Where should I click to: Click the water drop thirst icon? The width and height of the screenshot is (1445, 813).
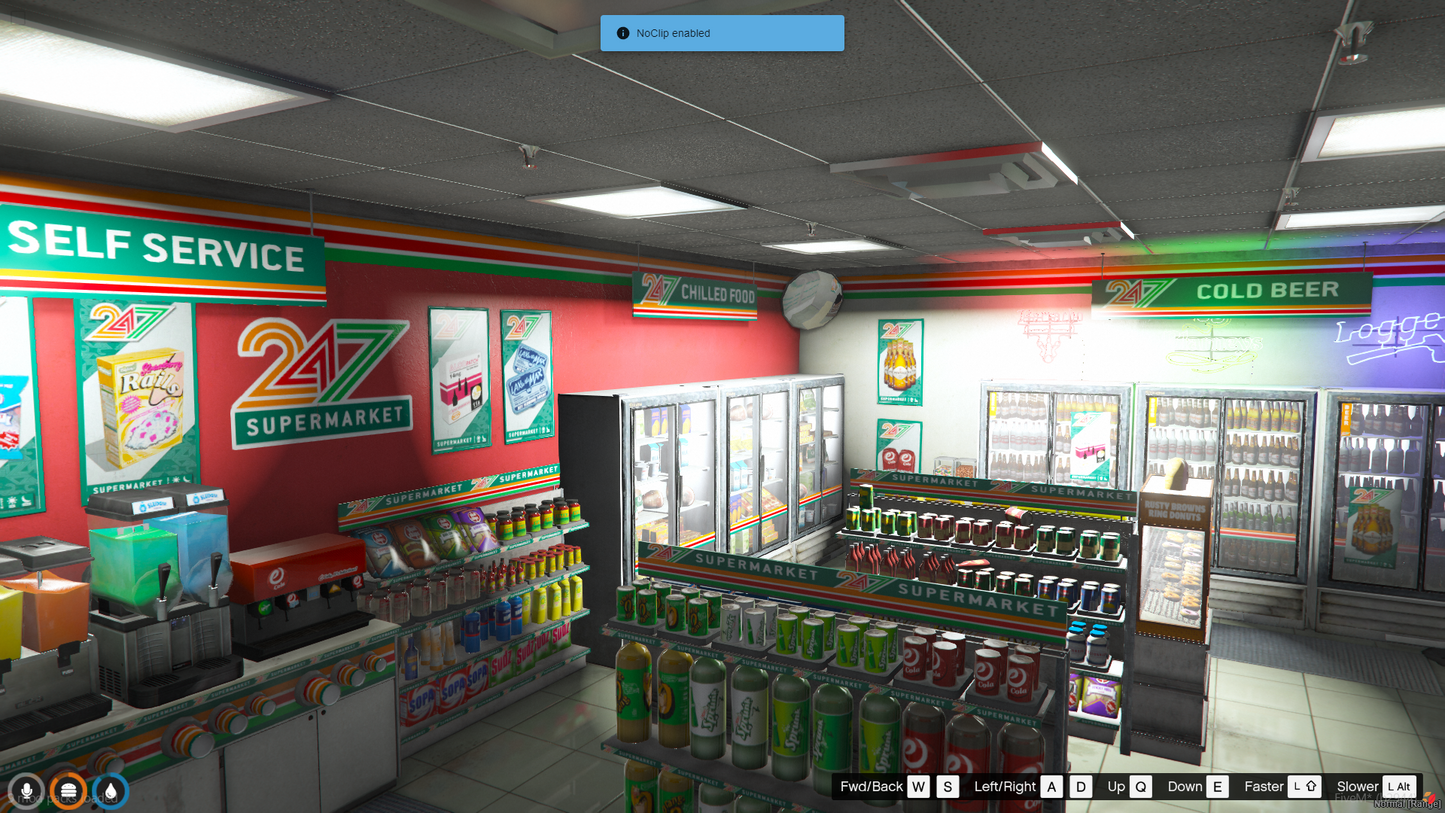point(110,791)
